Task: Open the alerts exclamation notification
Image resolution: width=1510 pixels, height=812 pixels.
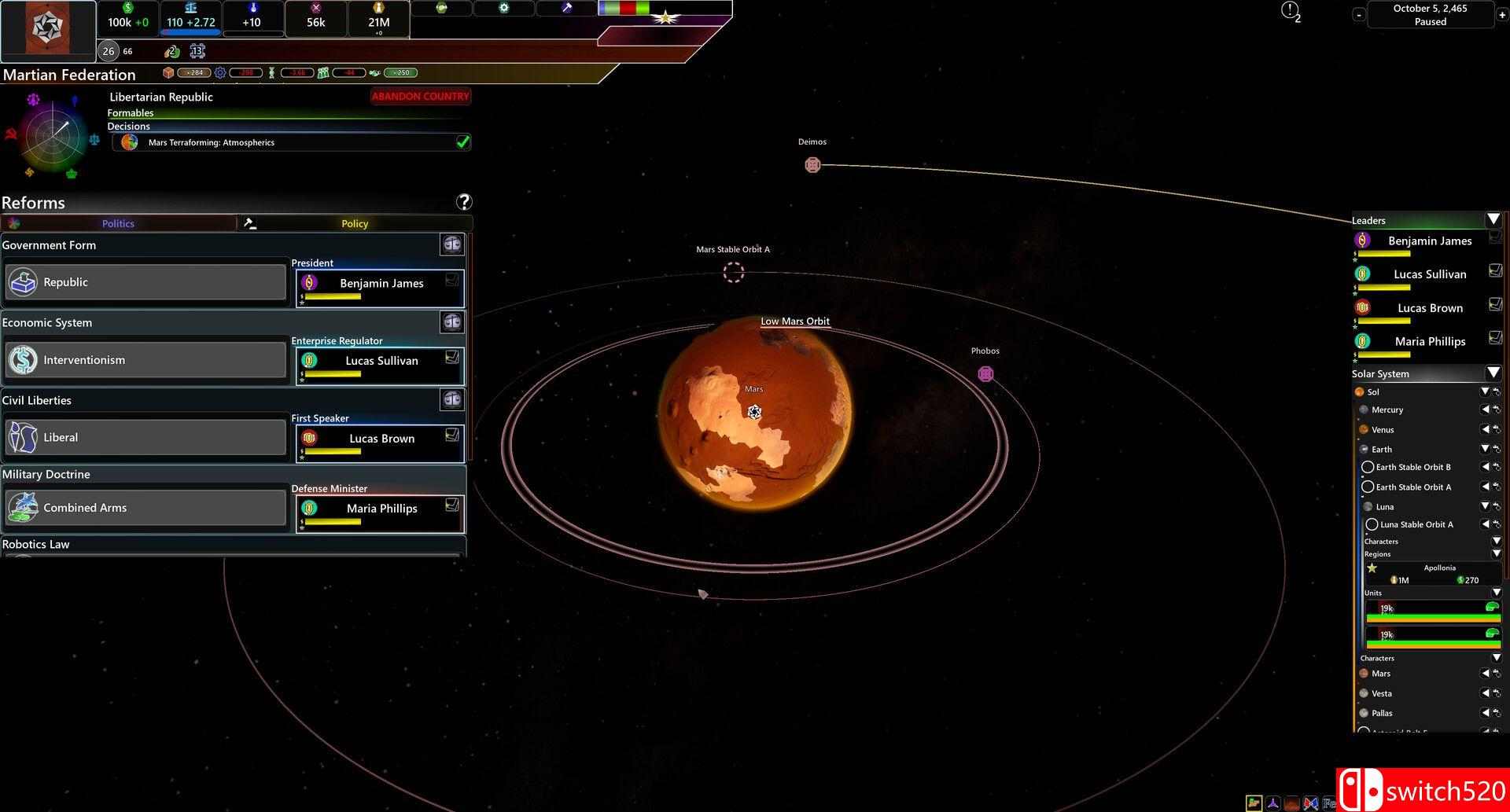Action: coord(1290,10)
